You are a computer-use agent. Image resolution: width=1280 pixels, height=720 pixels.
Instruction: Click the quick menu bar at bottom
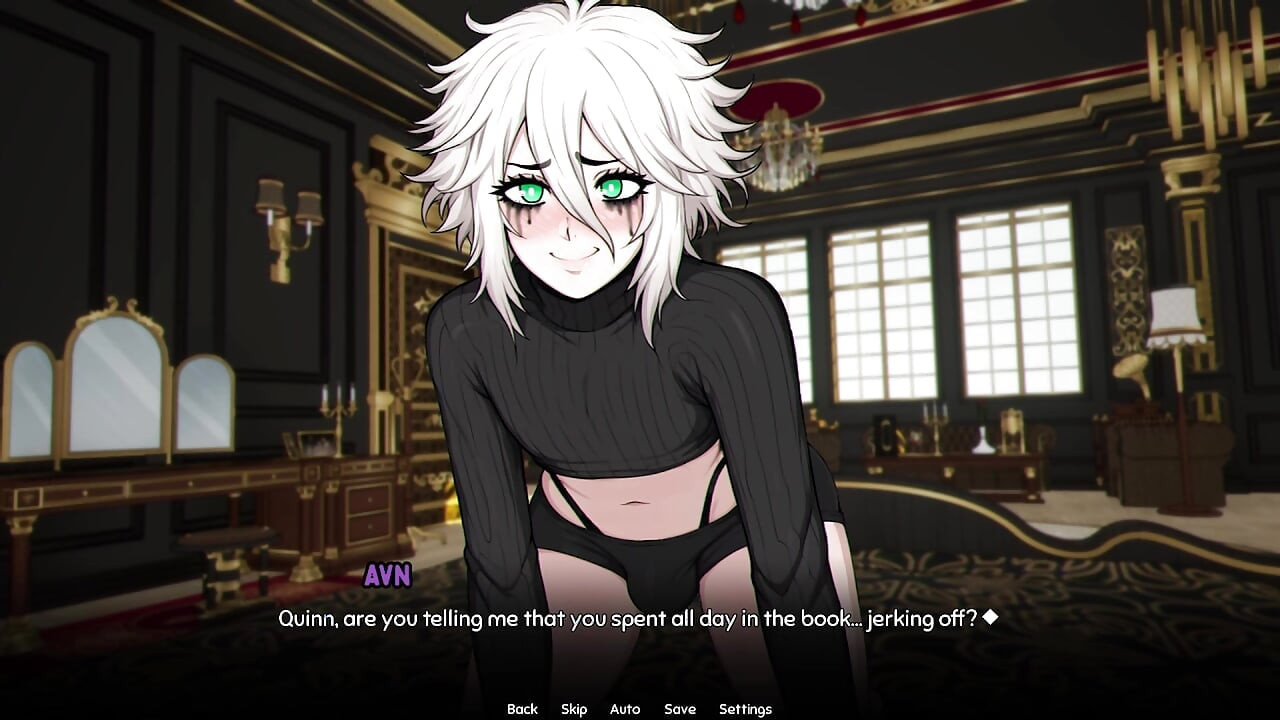[x=632, y=708]
